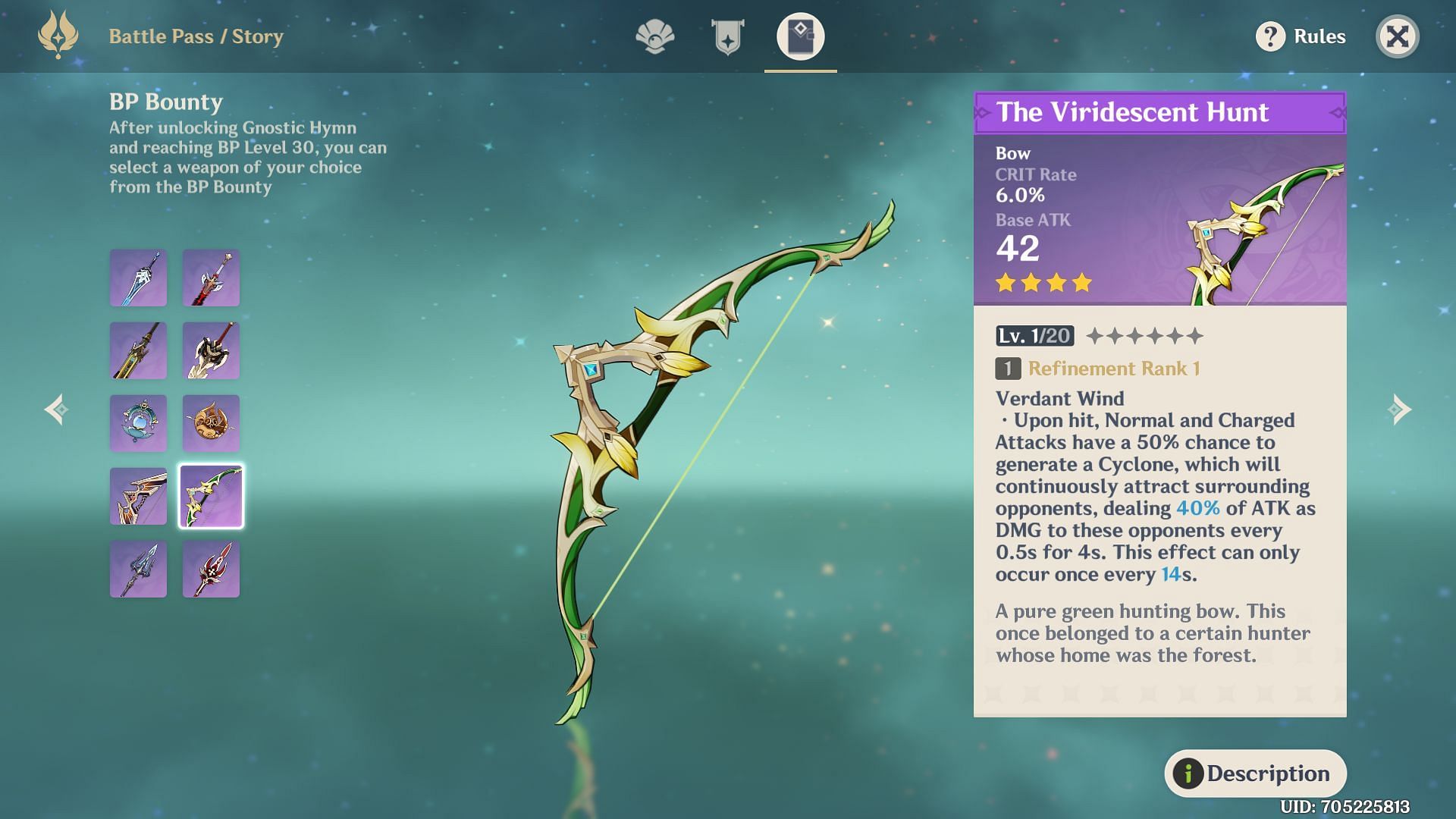
Task: Select The Viridescent Hunt bow thumbnail
Action: click(x=211, y=497)
